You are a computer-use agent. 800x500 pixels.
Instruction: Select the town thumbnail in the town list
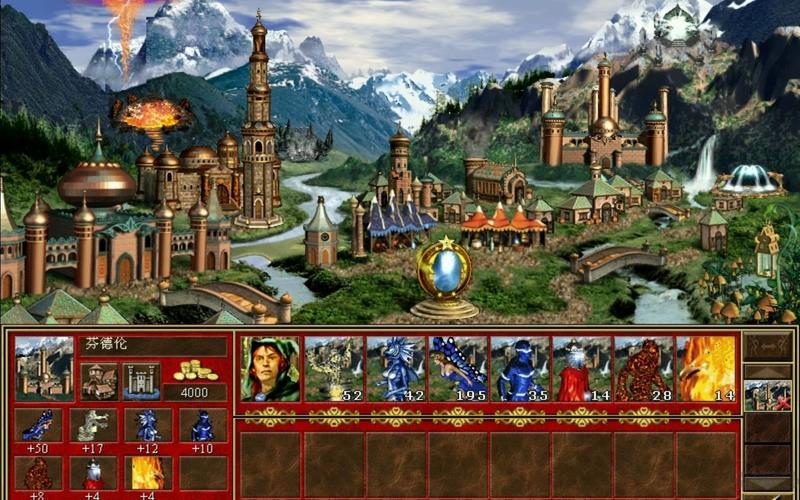click(x=768, y=395)
